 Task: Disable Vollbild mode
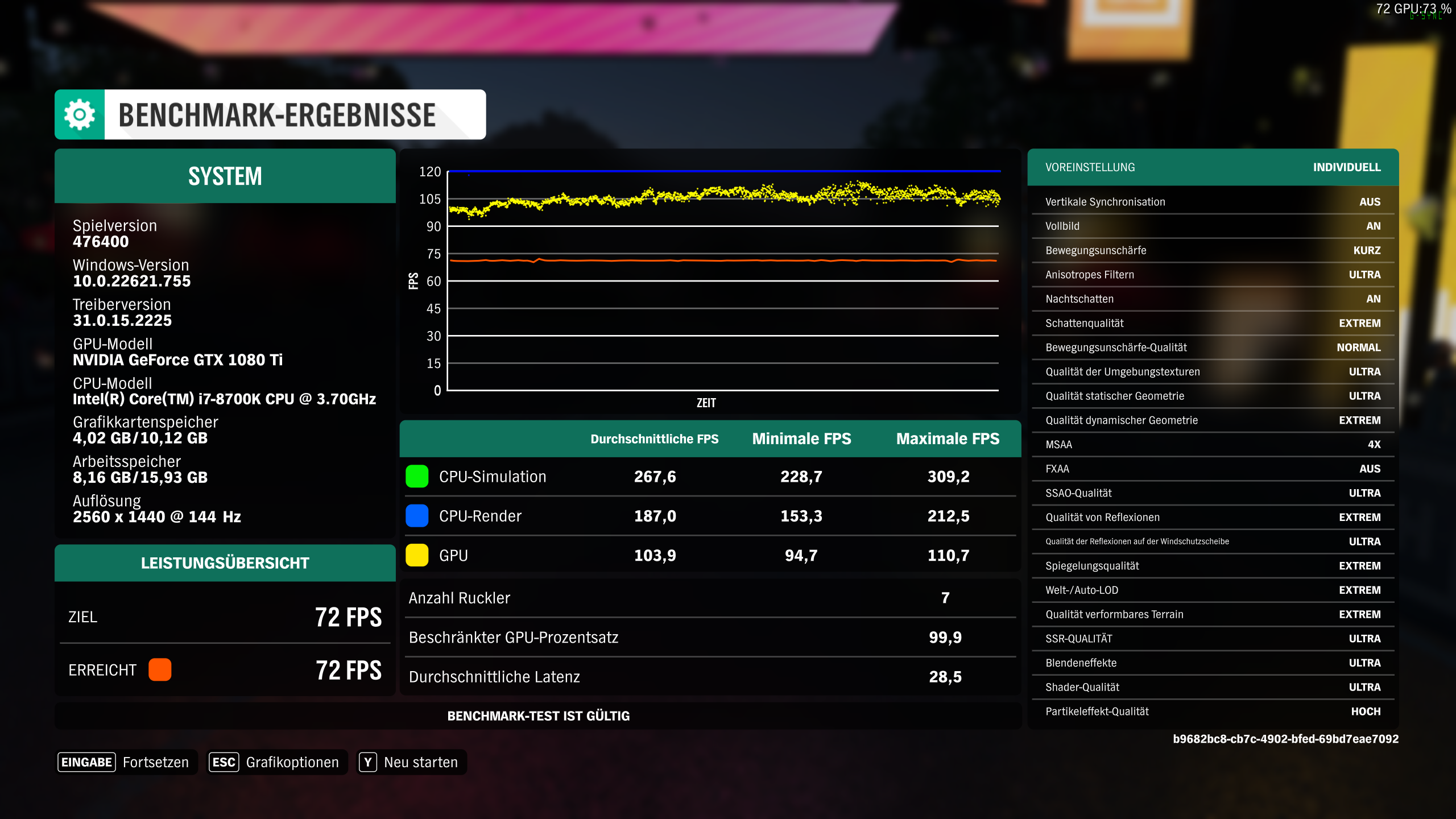(1211, 226)
